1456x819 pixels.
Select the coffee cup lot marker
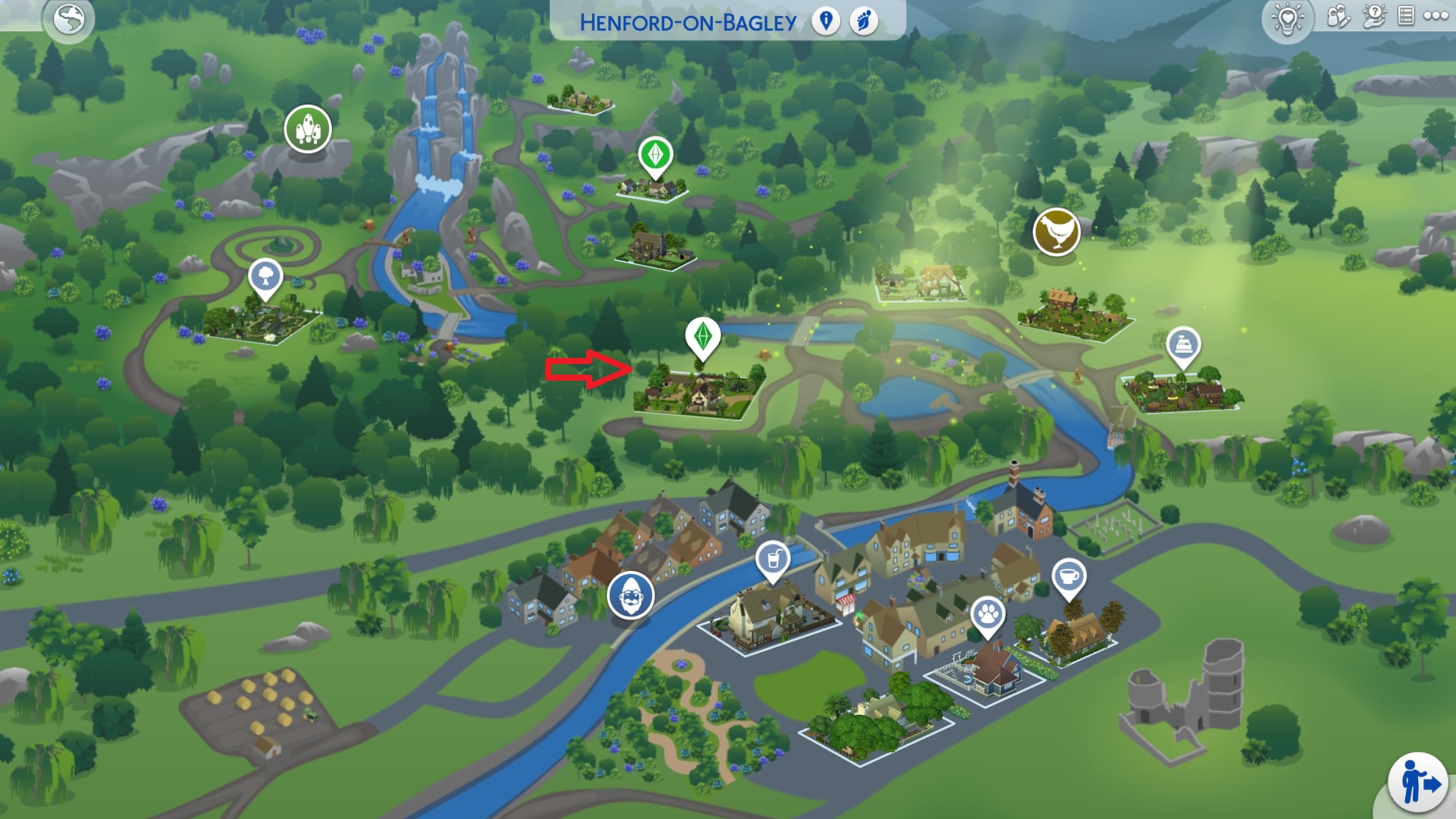1068,577
